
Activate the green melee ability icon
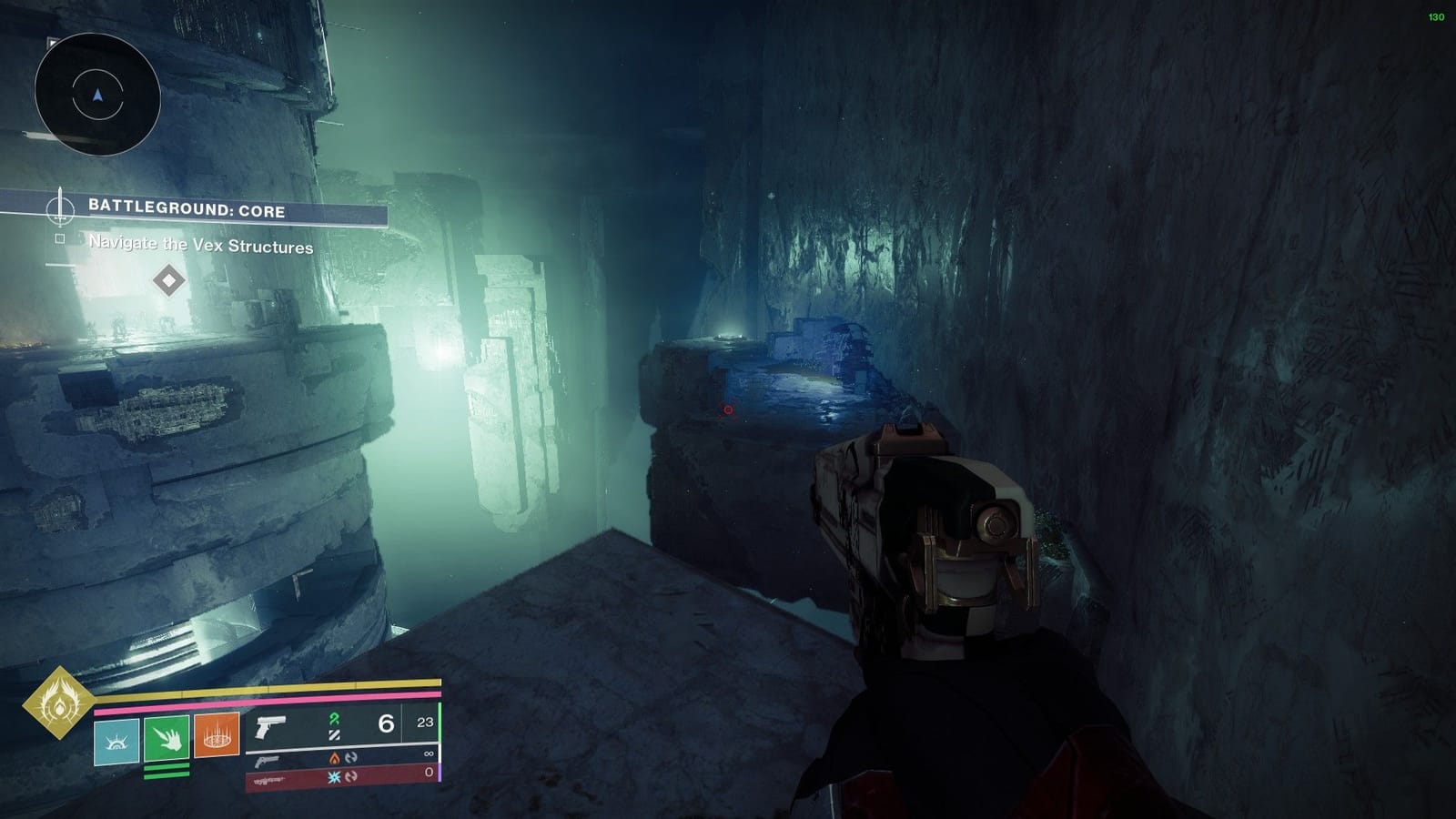click(x=166, y=740)
